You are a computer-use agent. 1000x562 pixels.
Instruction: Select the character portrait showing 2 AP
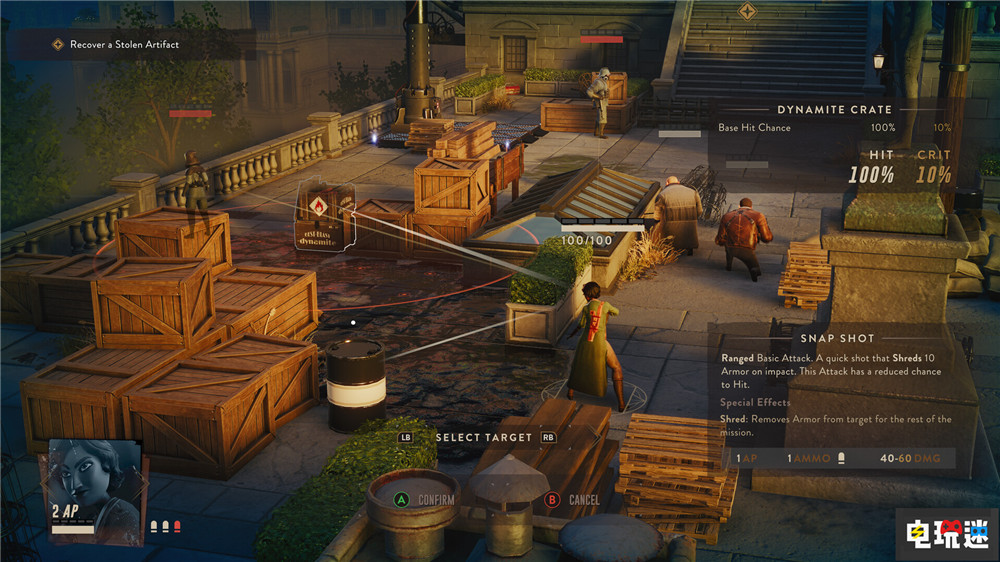click(x=92, y=489)
